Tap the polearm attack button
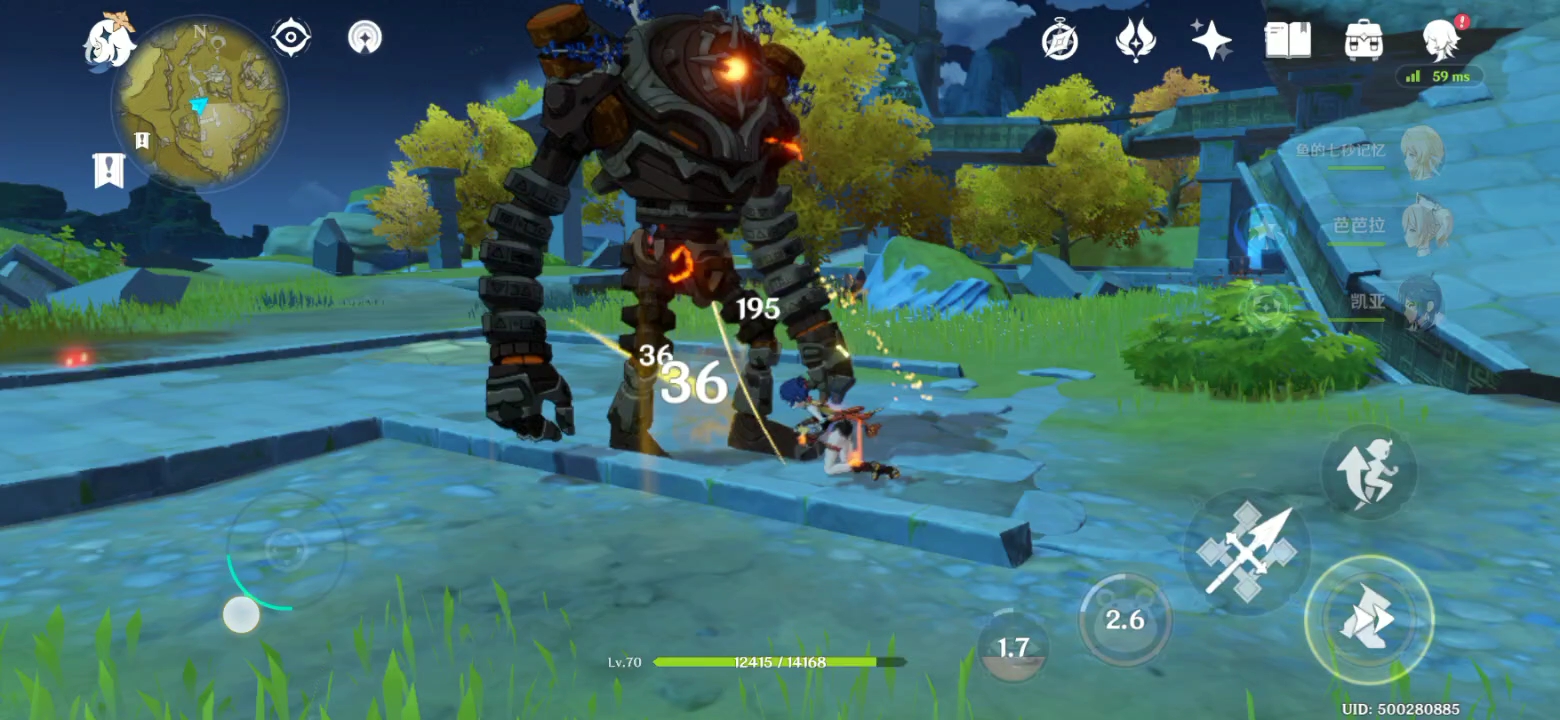This screenshot has height=720, width=1560. click(1246, 551)
